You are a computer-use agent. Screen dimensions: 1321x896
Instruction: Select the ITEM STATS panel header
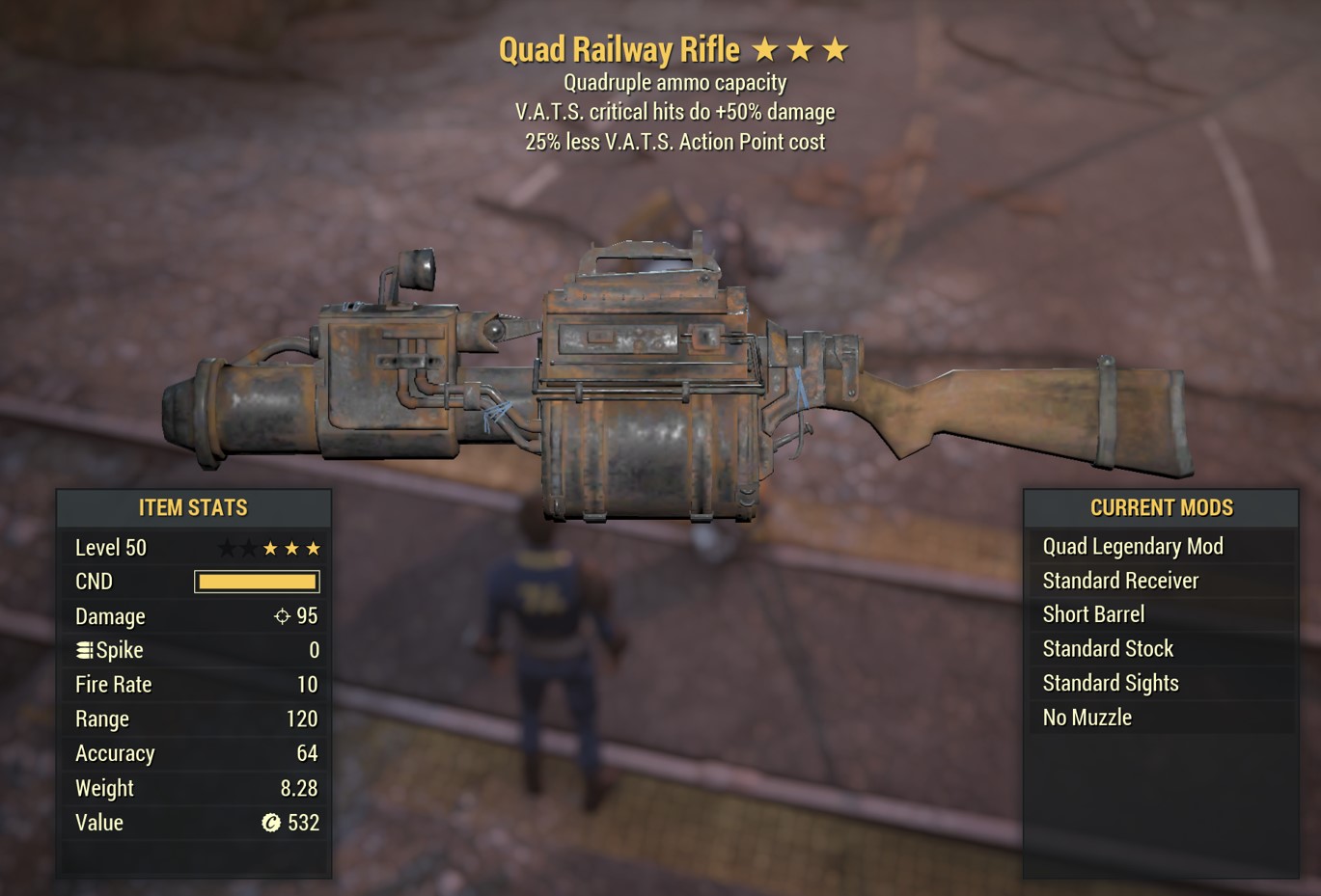click(x=194, y=507)
